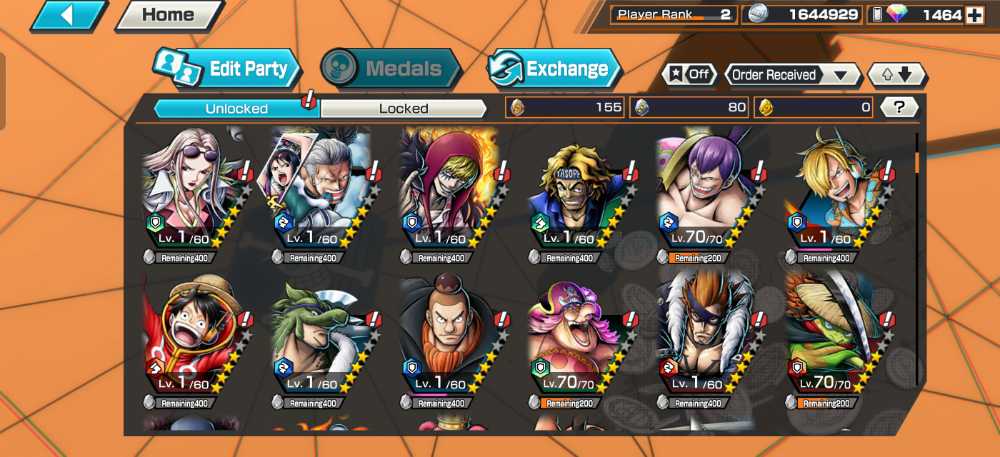Select the Unlocked characters tab
The image size is (1000, 457).
236,108
